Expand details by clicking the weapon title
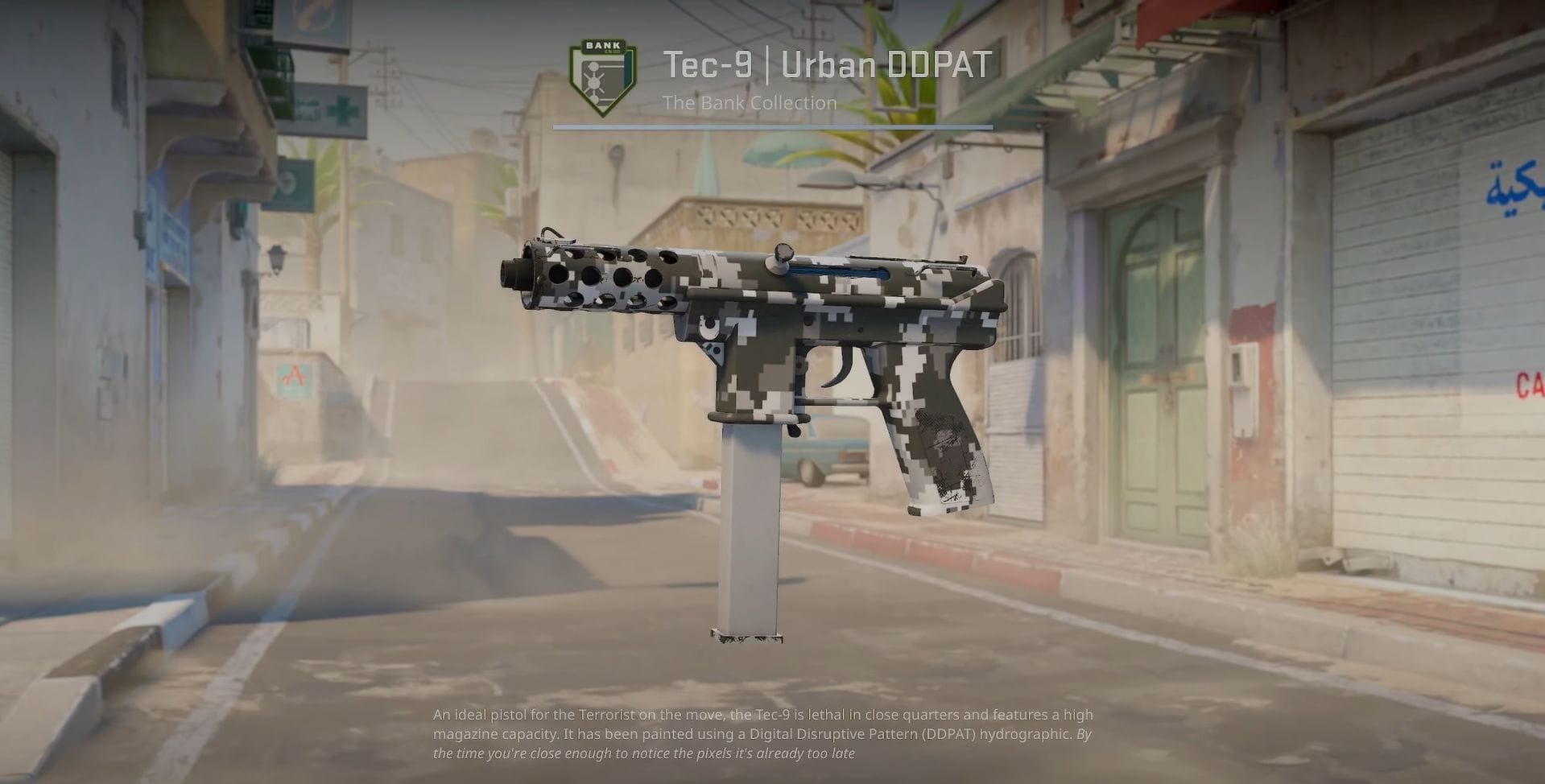The image size is (1545, 784). (x=825, y=64)
